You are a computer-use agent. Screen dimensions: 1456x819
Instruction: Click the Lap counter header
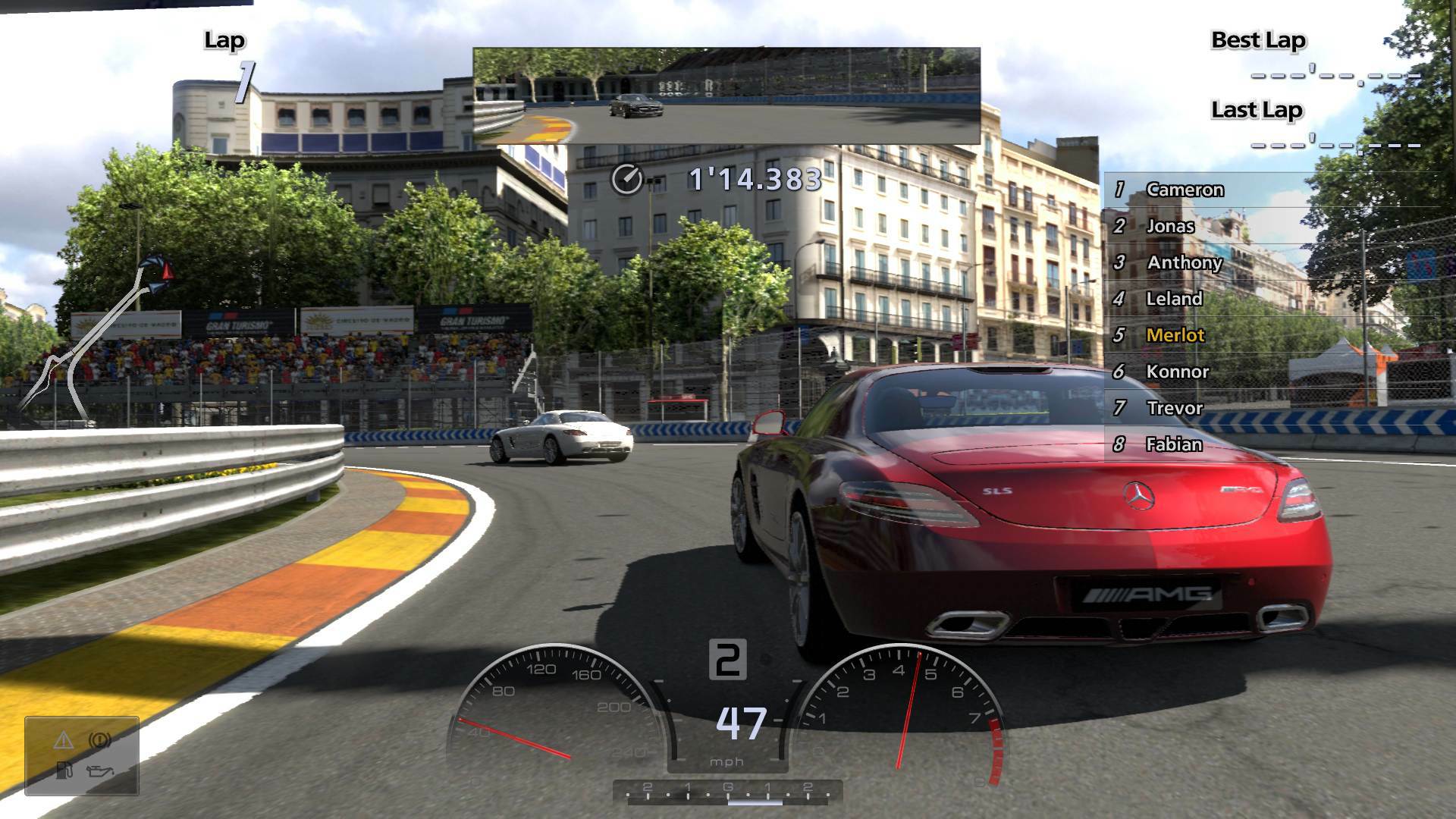coord(224,39)
